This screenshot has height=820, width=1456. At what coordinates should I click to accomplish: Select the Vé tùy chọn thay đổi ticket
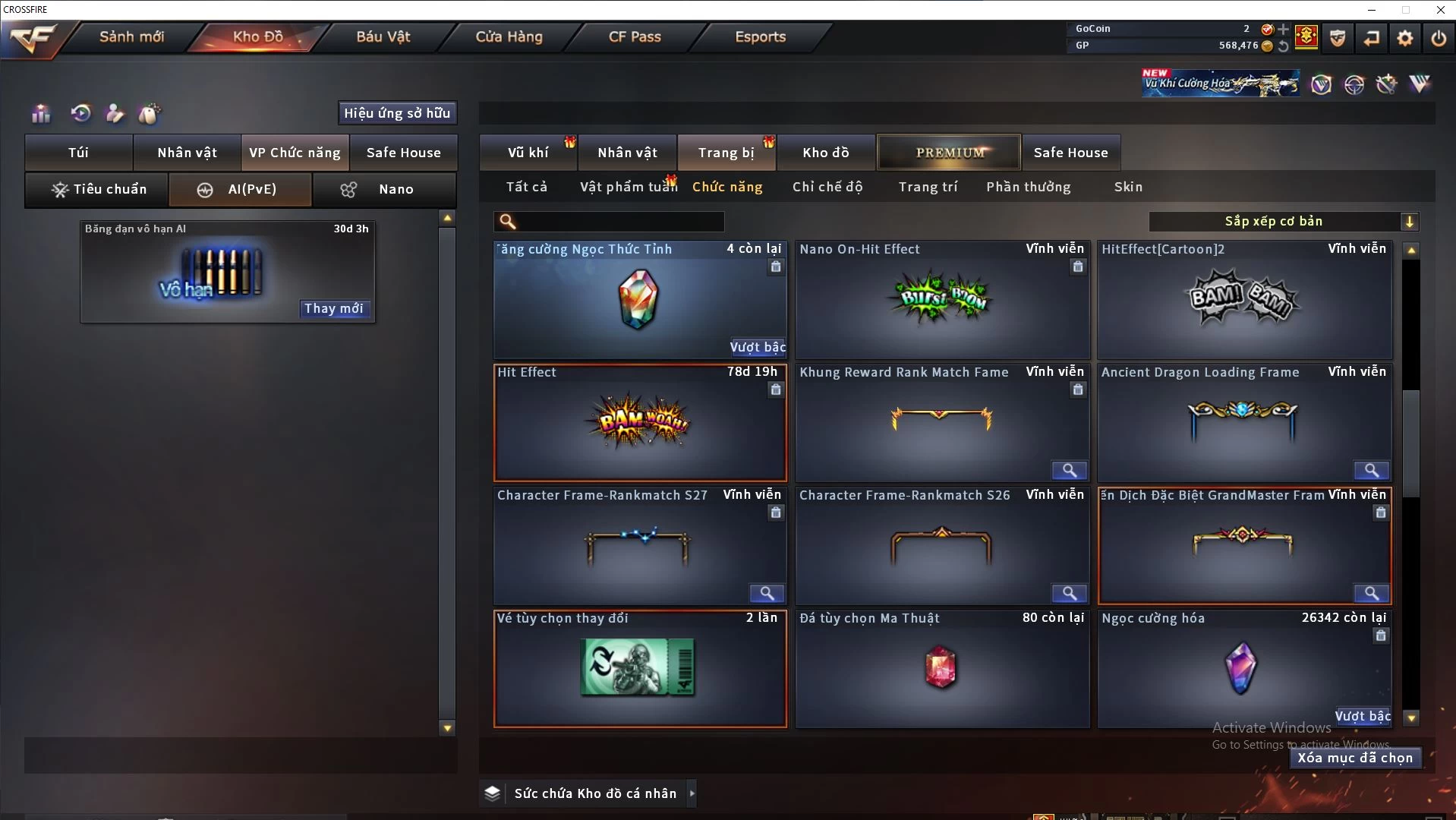tap(640, 668)
